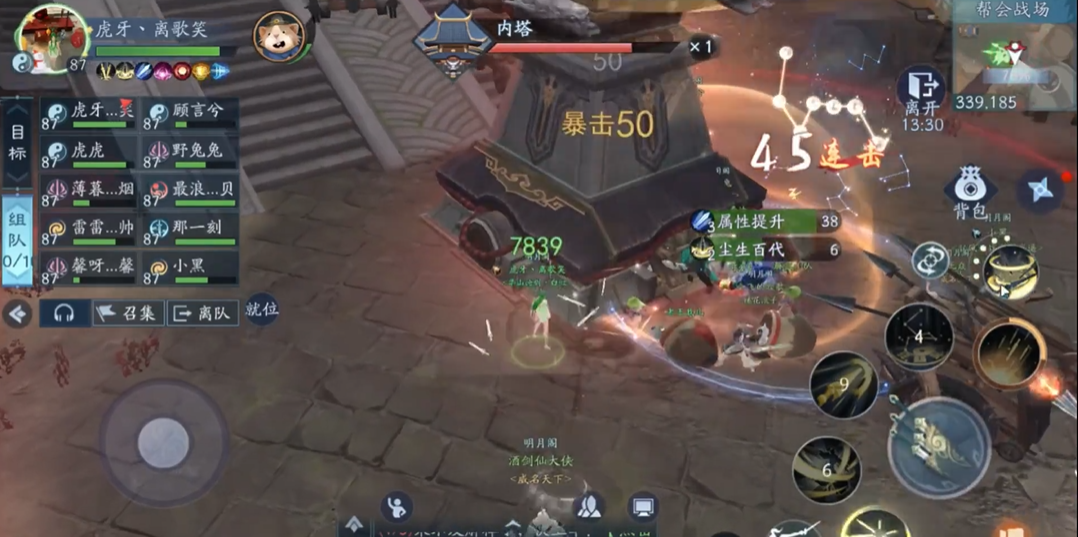
Task: Select team member 那一刻
Action: [x=190, y=230]
